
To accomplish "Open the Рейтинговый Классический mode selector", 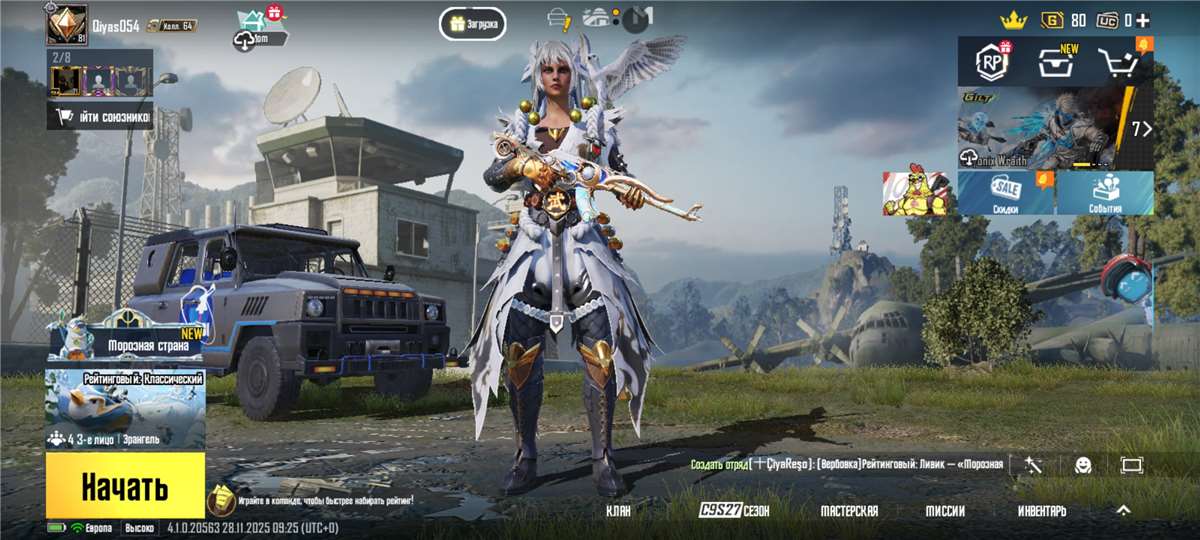I will click(x=125, y=410).
